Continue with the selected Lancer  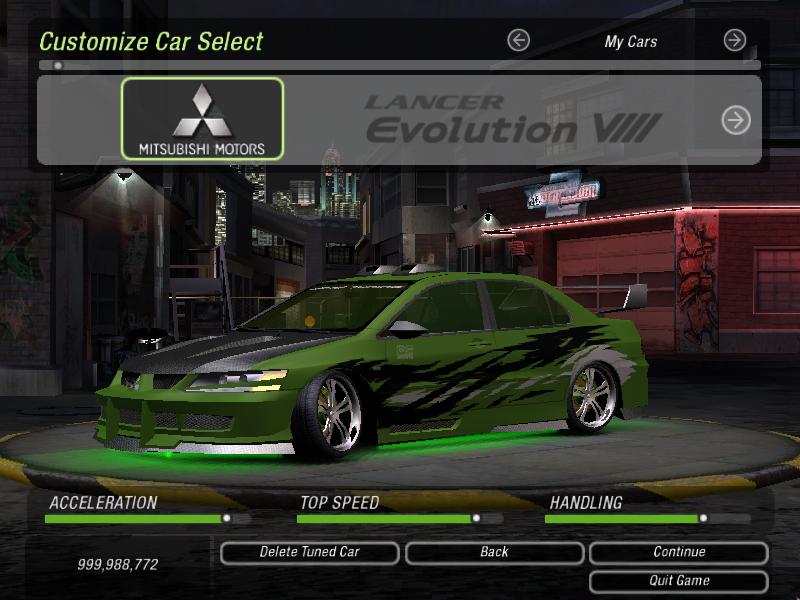(679, 552)
